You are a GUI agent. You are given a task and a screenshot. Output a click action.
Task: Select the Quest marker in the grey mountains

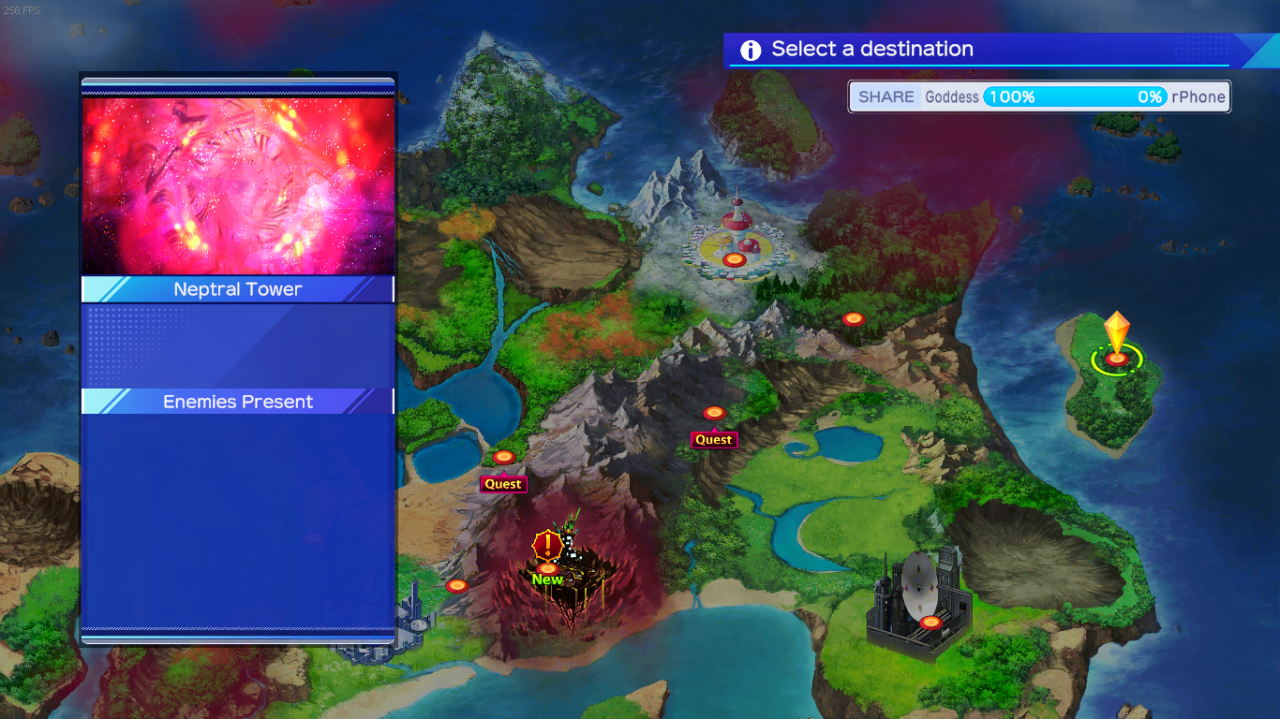[714, 413]
